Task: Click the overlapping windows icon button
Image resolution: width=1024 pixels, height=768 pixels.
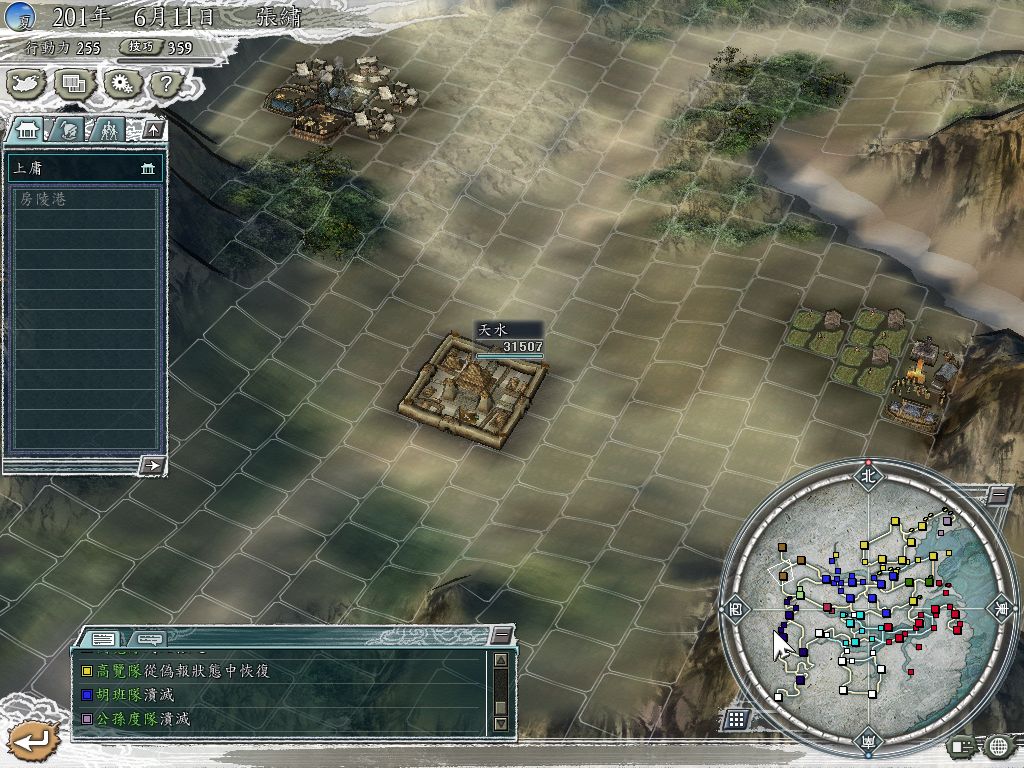Action: coord(74,84)
